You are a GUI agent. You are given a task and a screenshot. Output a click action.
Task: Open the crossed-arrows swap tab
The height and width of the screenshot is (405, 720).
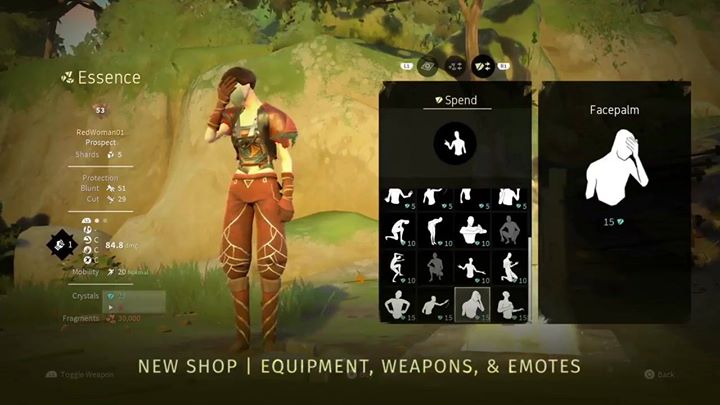454,66
